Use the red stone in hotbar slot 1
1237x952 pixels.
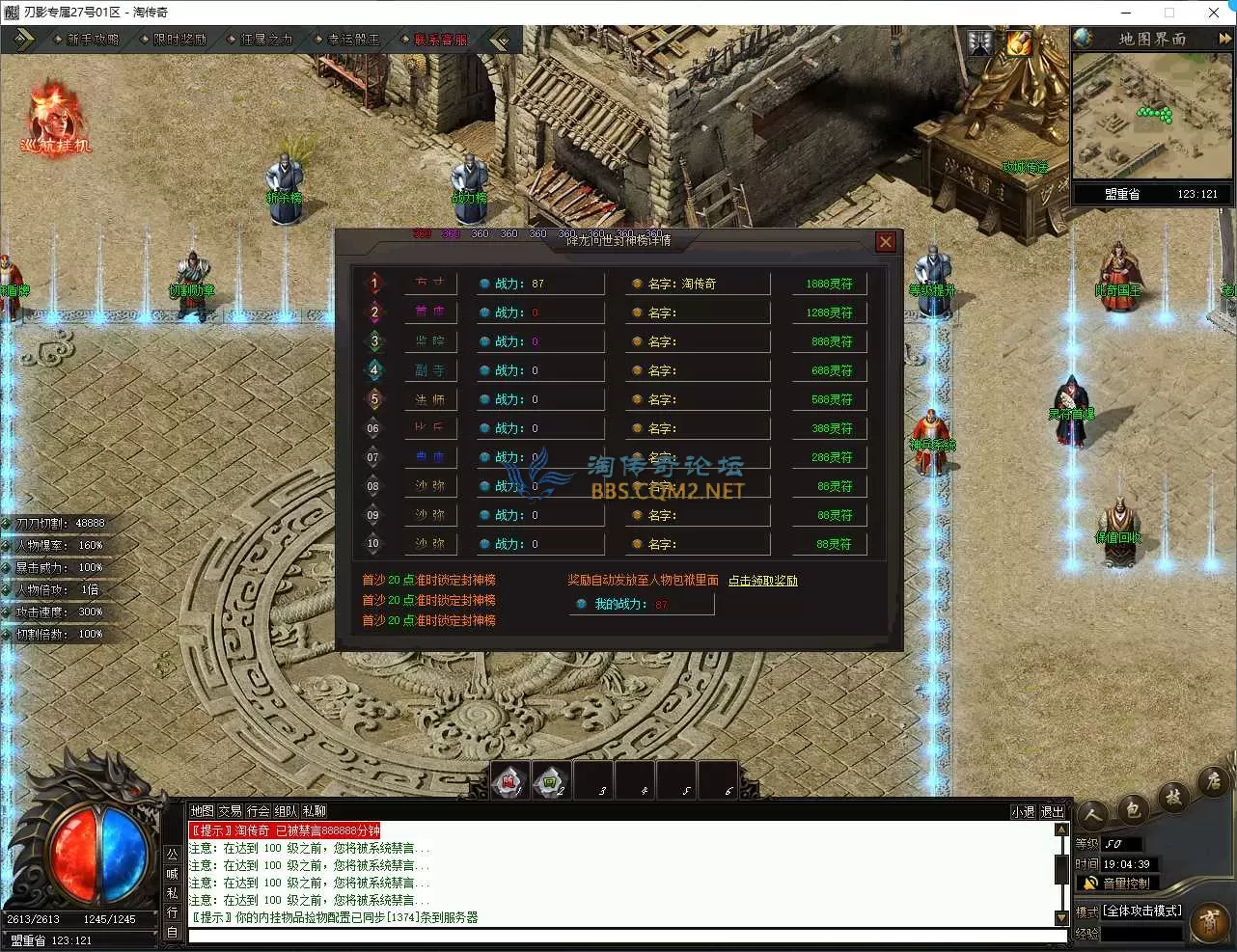point(509,780)
